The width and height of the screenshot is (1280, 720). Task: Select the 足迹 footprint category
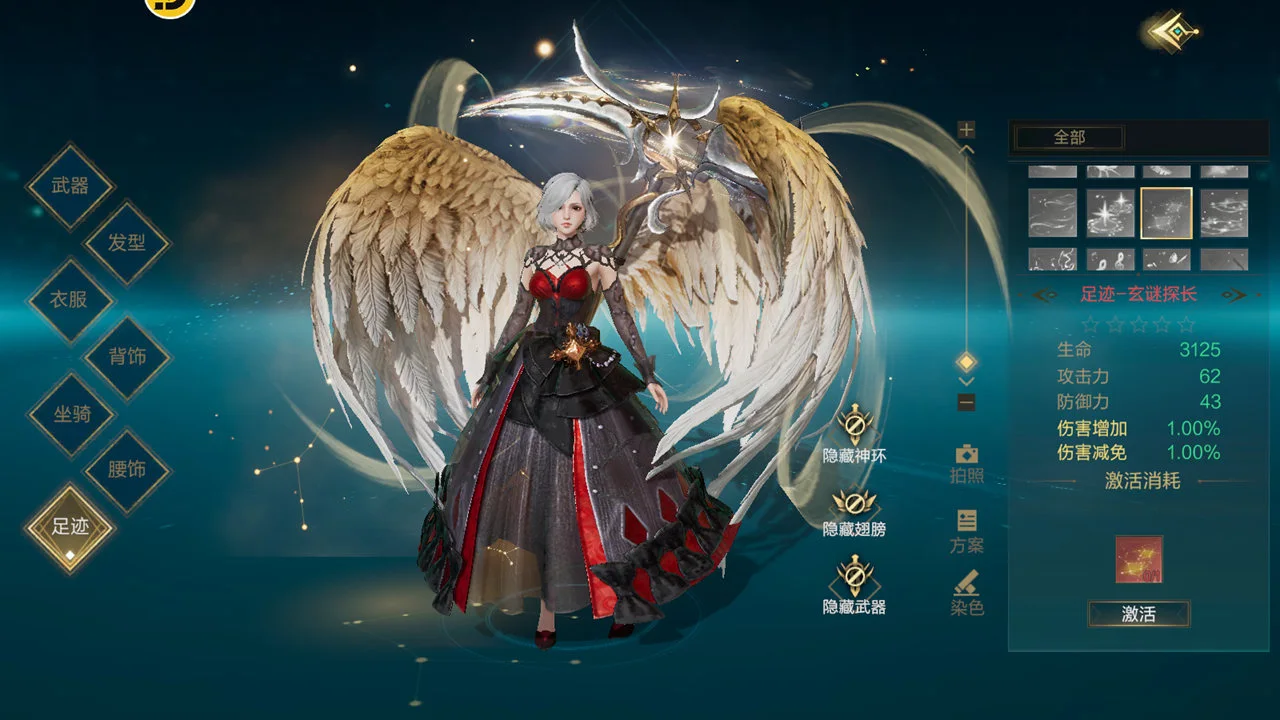(x=70, y=527)
